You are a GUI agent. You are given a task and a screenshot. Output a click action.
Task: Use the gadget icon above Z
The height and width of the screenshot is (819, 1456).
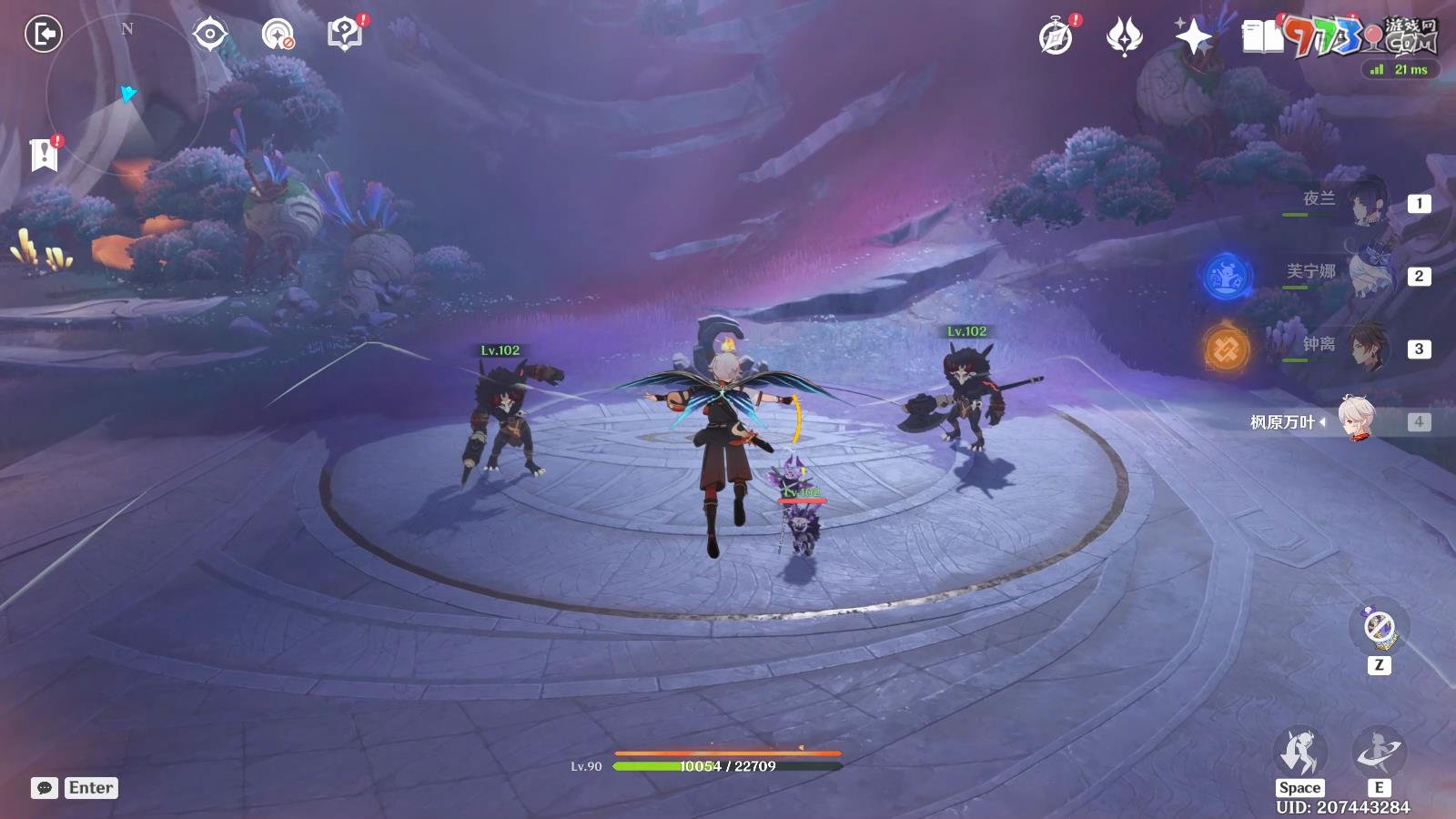(1380, 627)
